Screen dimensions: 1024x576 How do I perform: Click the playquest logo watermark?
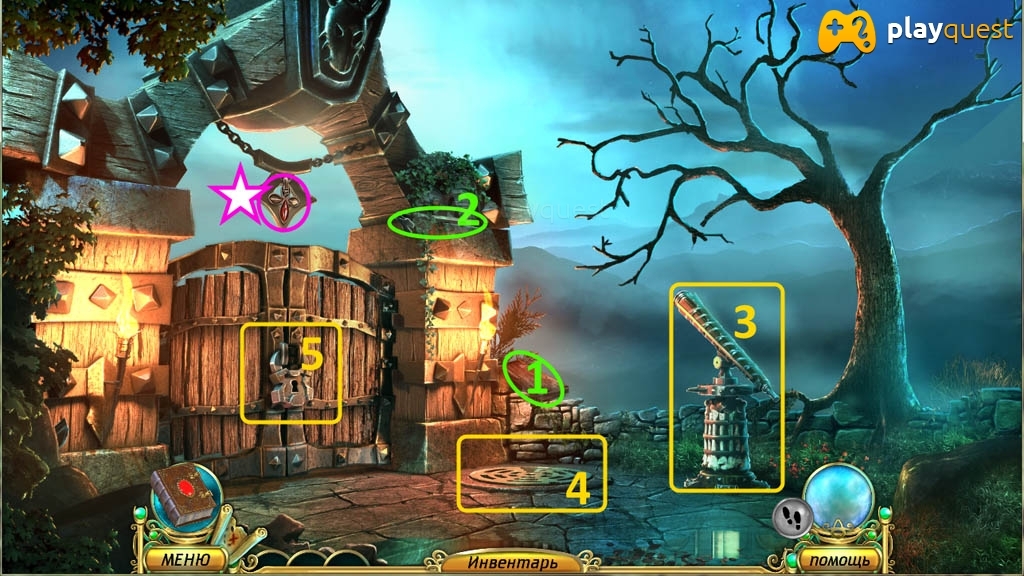(913, 32)
